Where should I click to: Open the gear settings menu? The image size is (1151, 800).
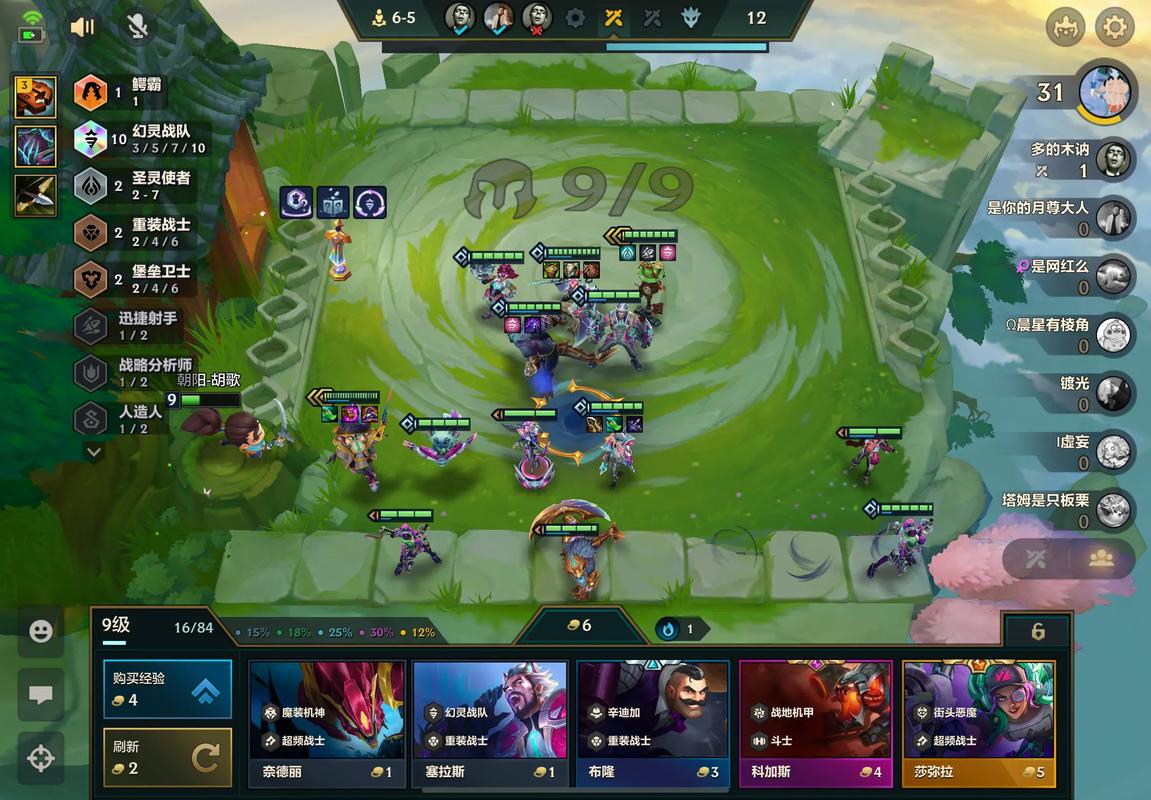[x=1114, y=27]
